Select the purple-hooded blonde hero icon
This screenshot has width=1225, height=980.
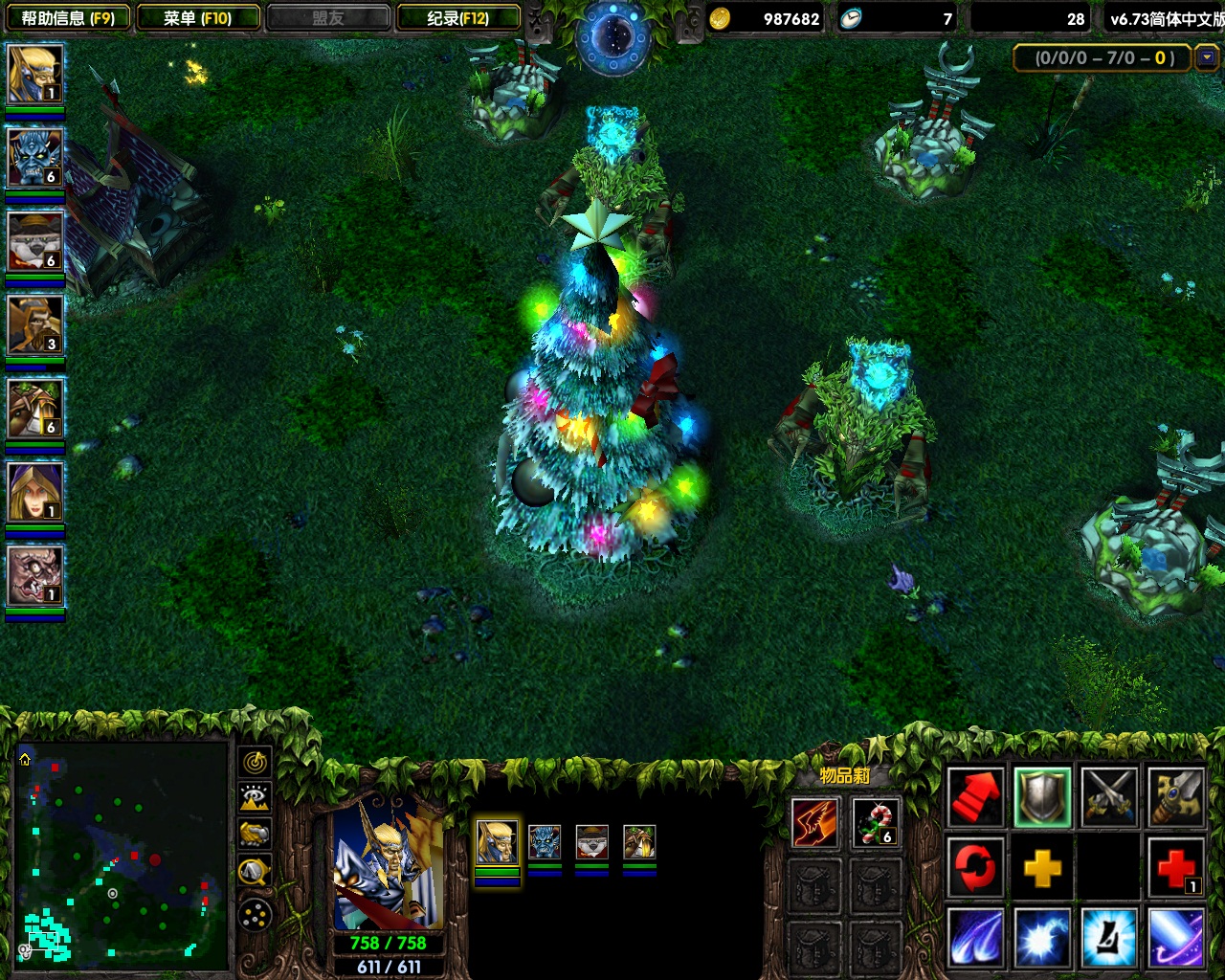35,492
